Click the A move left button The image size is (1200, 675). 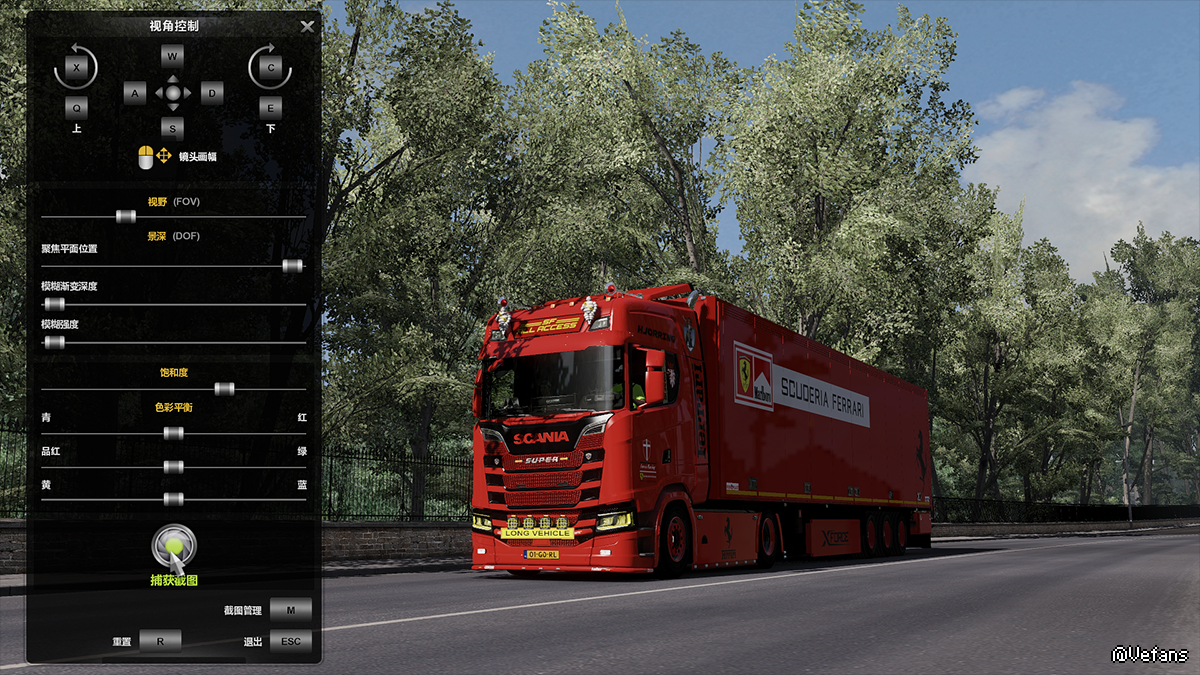click(x=135, y=94)
